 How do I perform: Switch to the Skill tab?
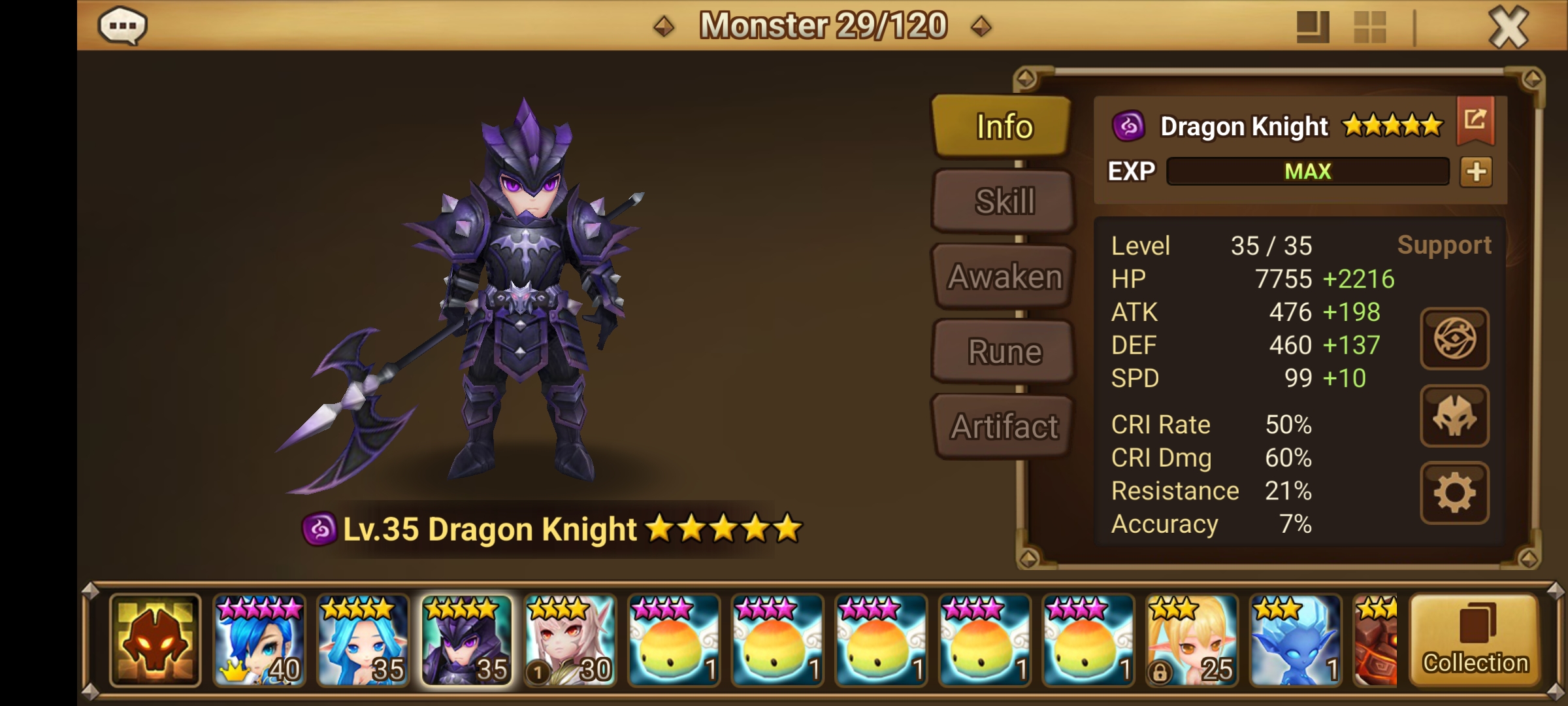coord(1002,201)
